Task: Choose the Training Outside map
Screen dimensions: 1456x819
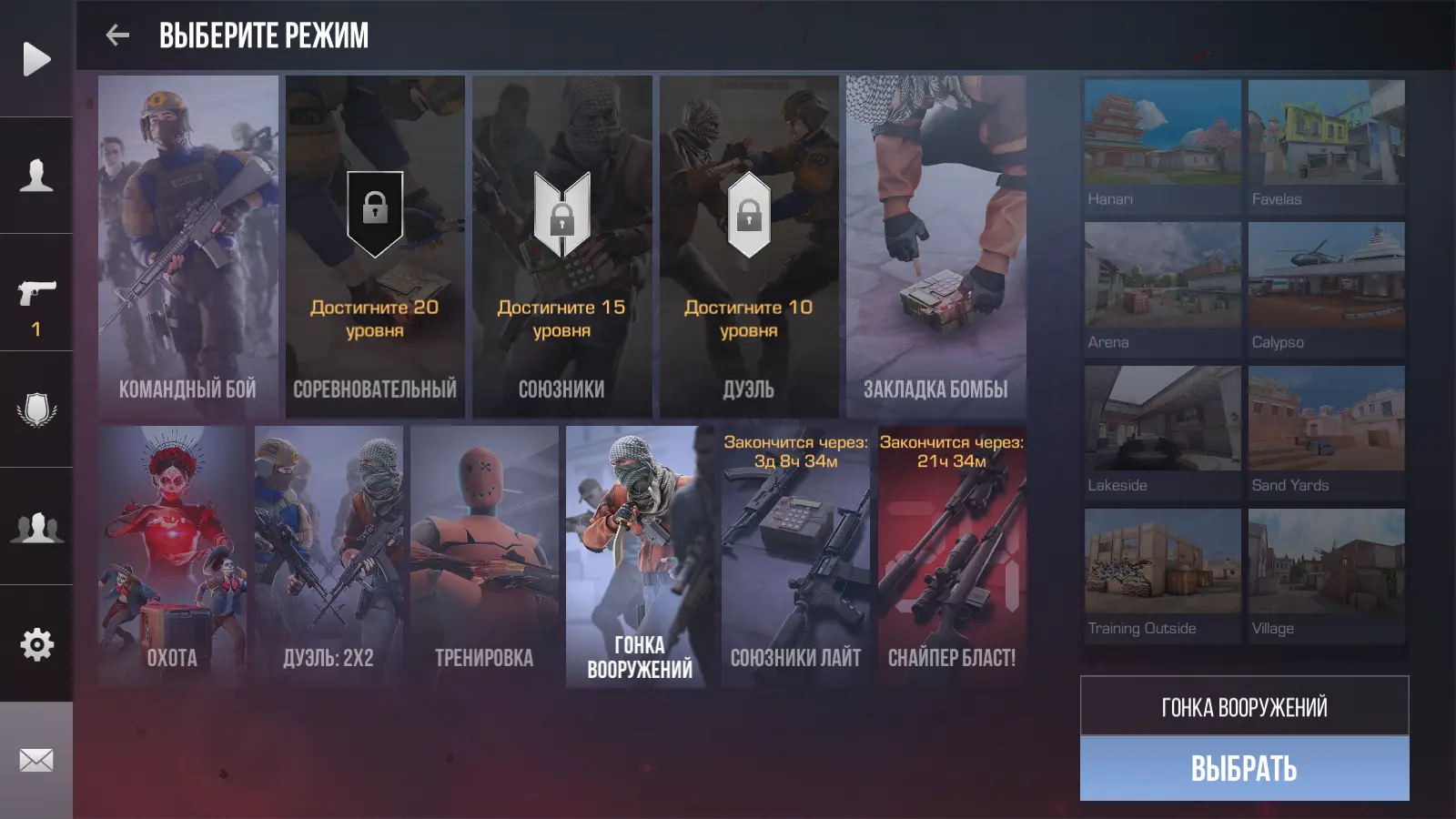Action: (x=1162, y=575)
